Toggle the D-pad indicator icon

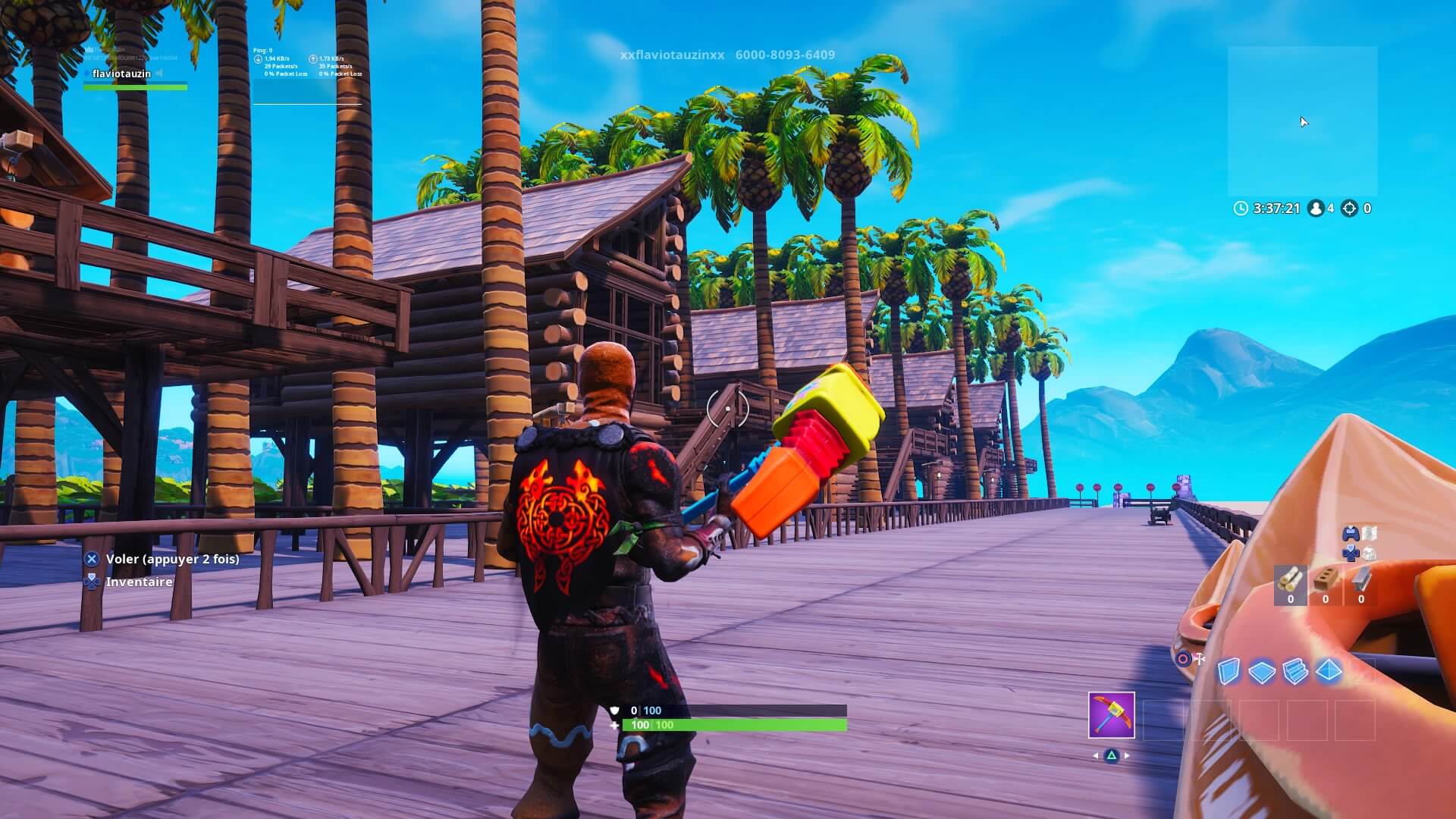tap(1350, 551)
